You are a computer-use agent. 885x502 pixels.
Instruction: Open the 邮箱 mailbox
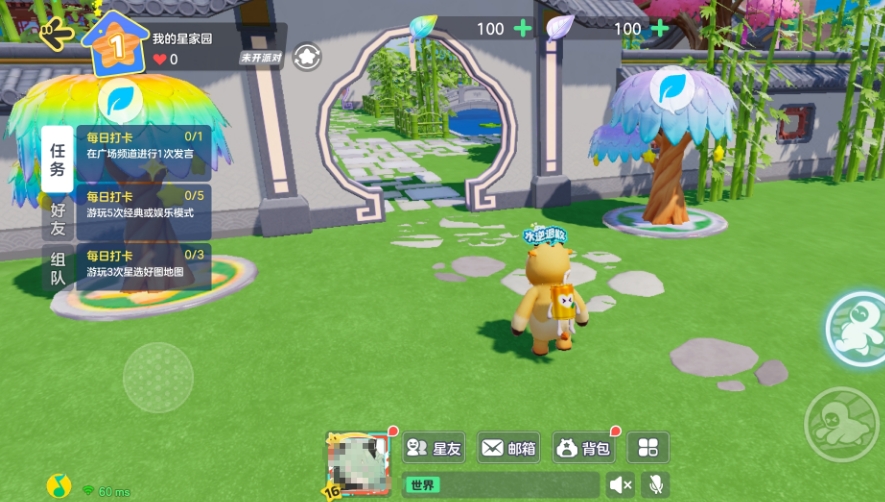pos(509,448)
